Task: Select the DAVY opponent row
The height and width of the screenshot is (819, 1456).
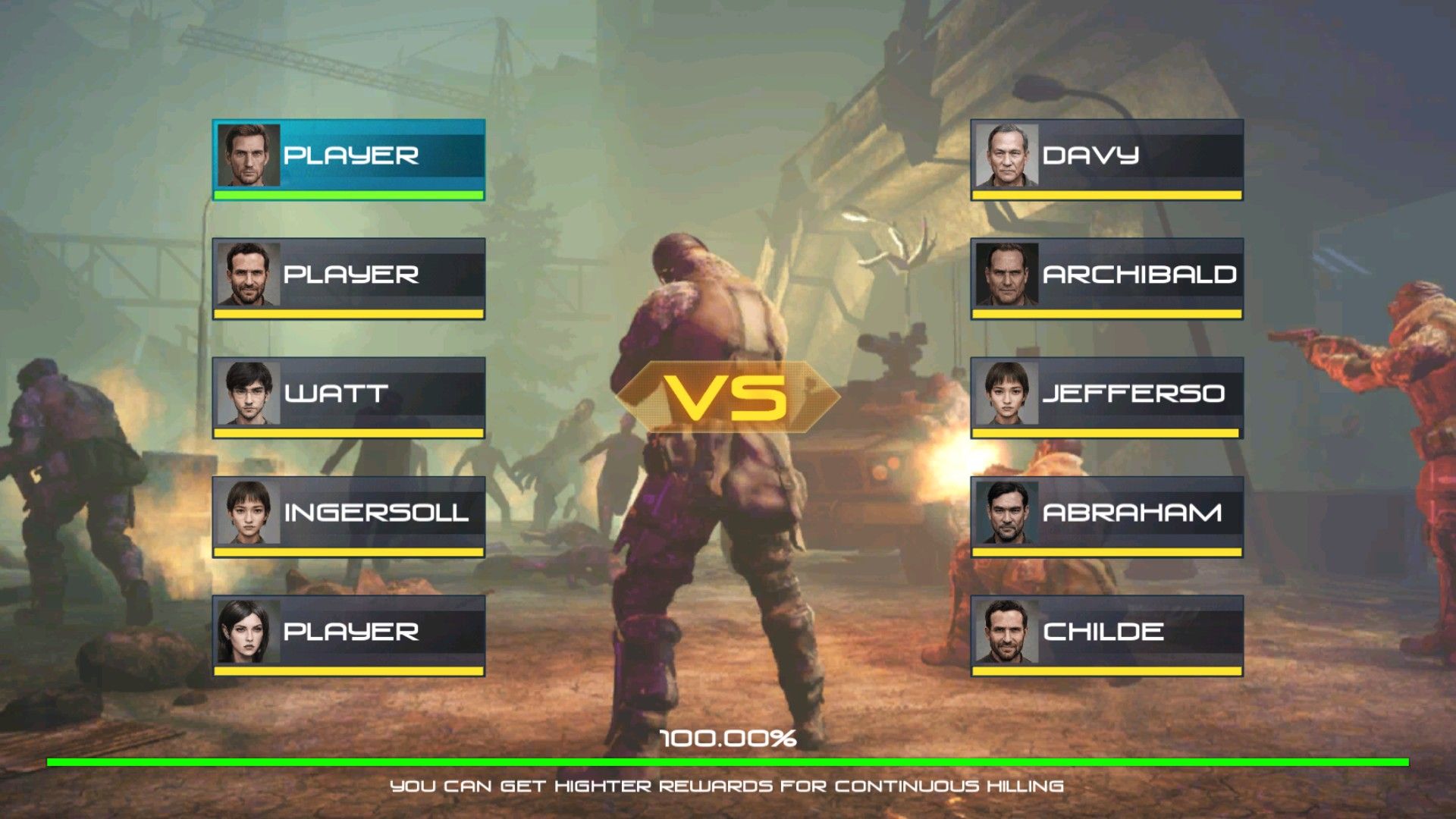Action: [x=1107, y=158]
